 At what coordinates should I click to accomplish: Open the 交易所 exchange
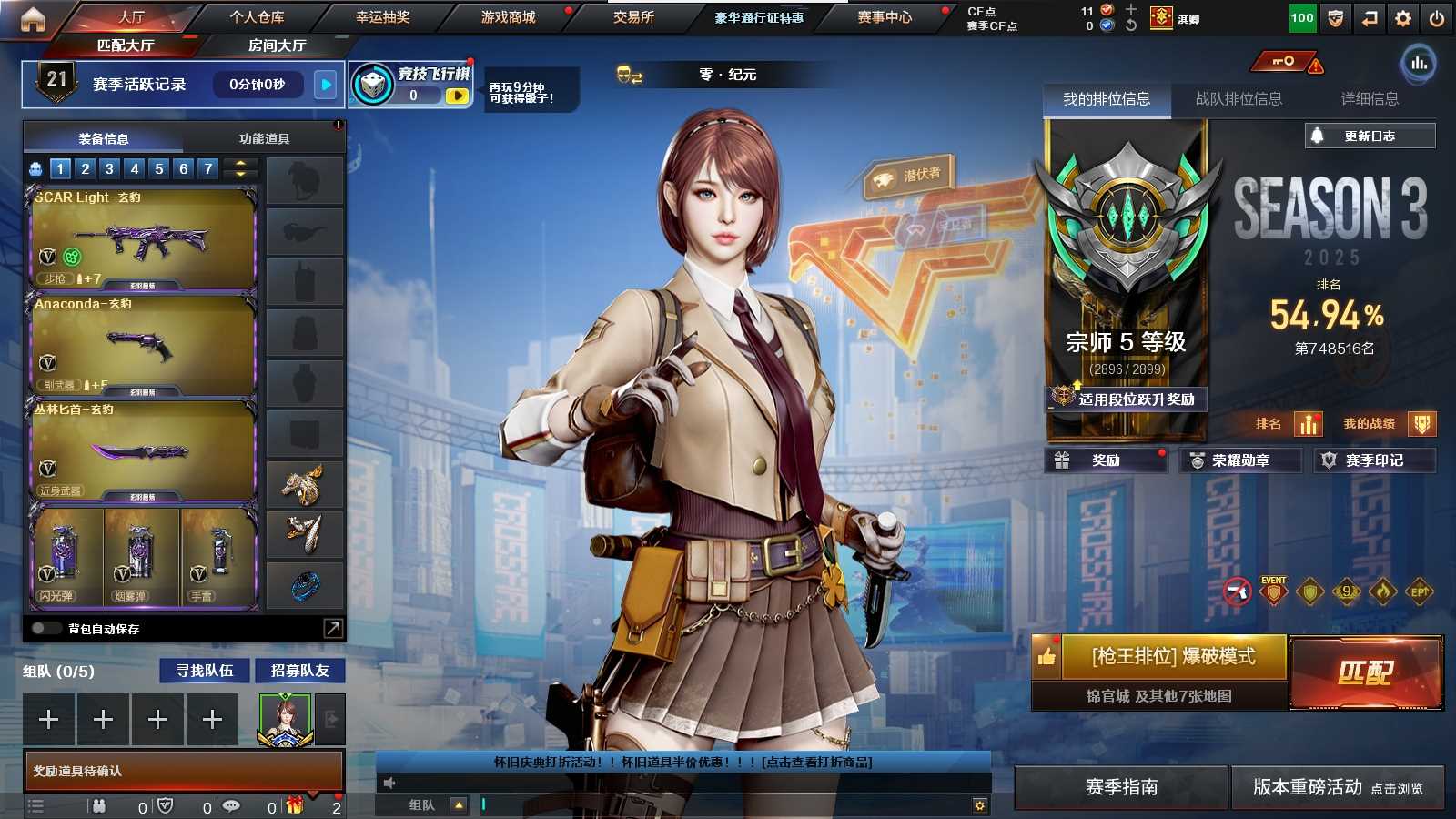tap(633, 17)
